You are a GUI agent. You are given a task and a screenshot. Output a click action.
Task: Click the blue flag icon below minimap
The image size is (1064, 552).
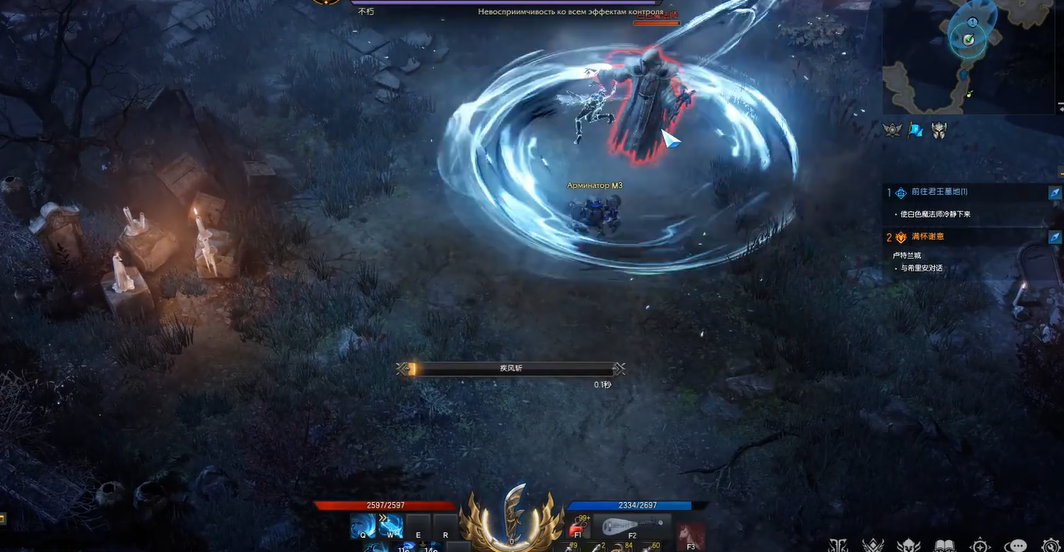(x=915, y=130)
